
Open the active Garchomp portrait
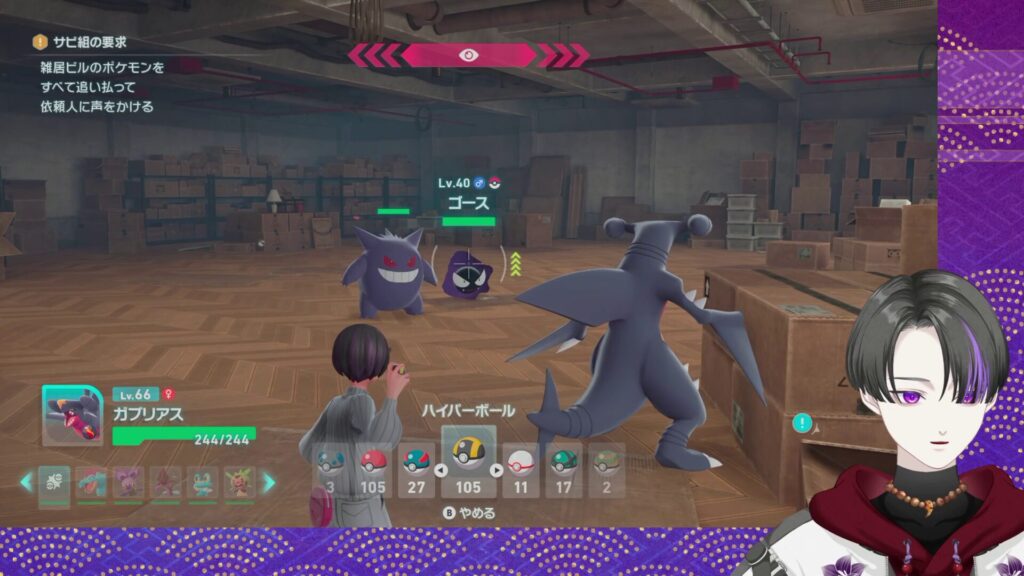click(72, 415)
